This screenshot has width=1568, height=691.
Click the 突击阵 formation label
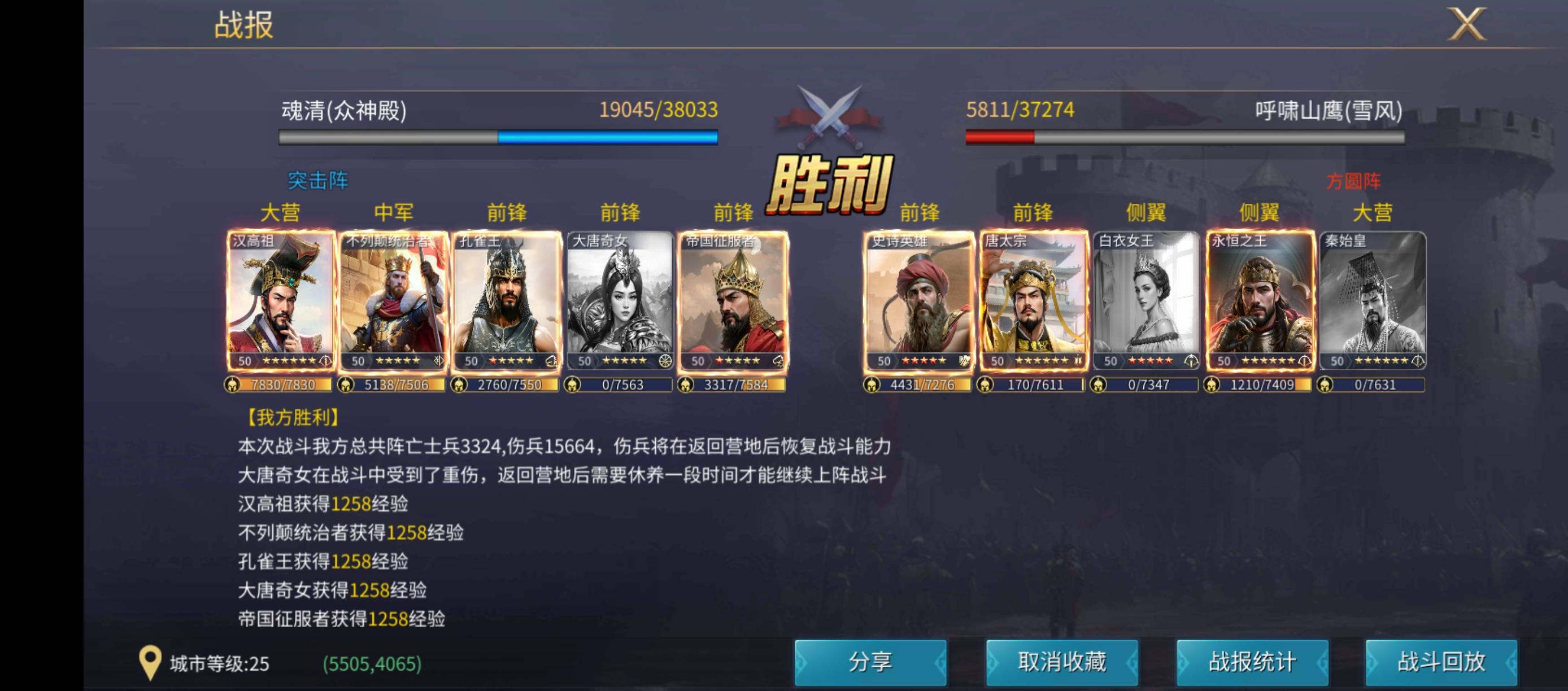point(319,182)
